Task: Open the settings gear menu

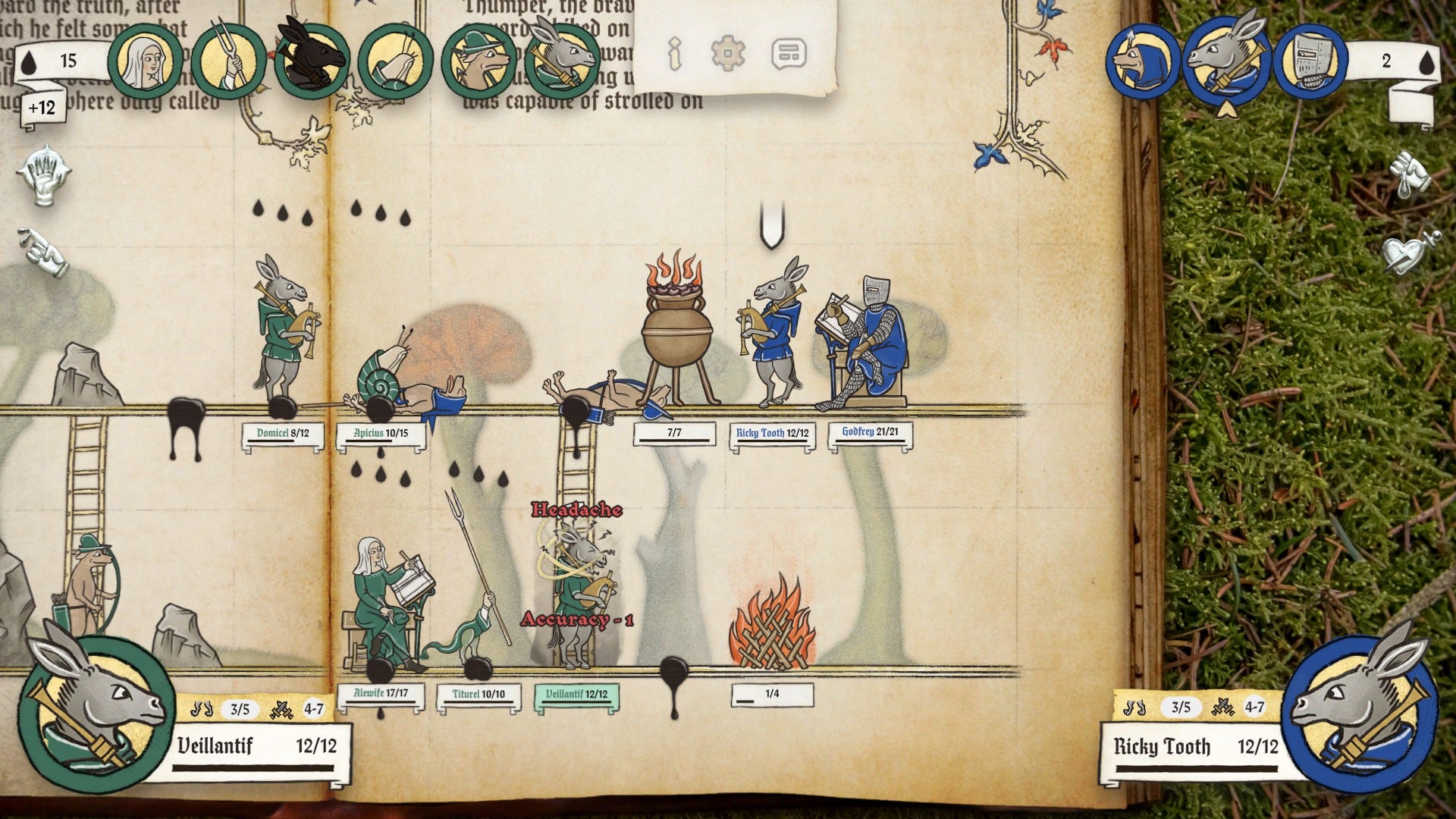Action: tap(730, 54)
